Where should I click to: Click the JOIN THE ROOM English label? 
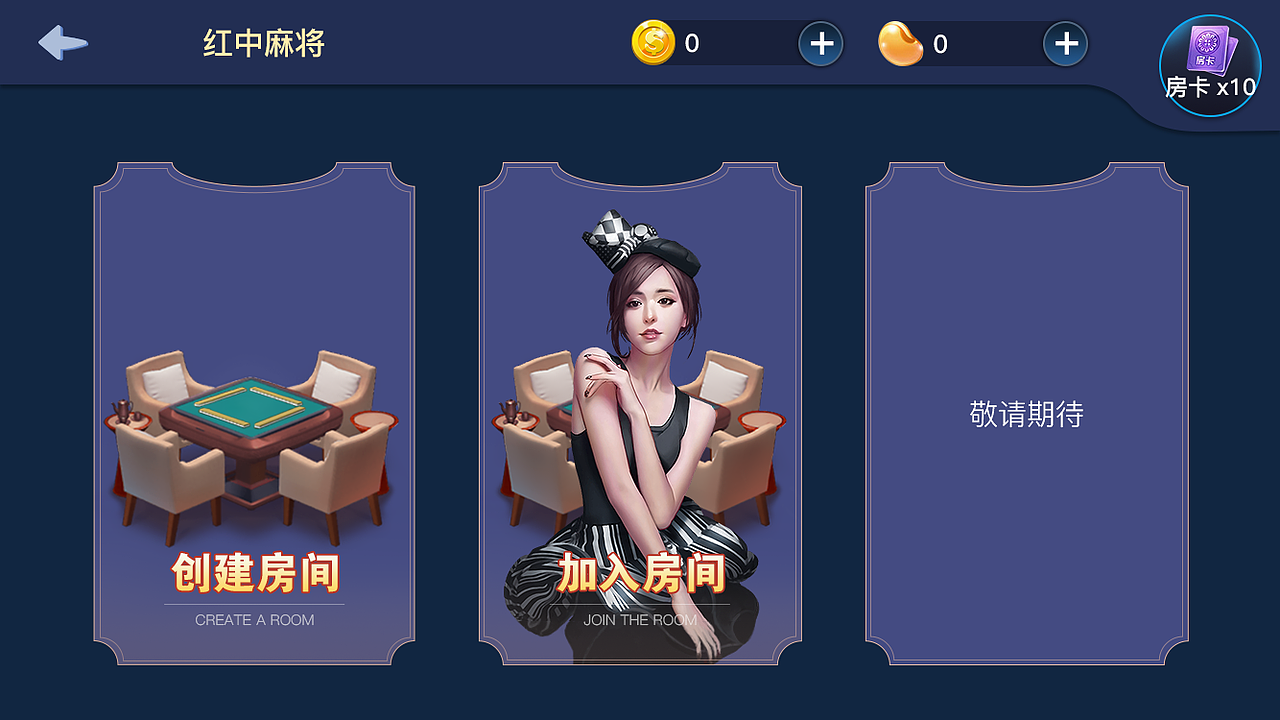click(x=640, y=620)
